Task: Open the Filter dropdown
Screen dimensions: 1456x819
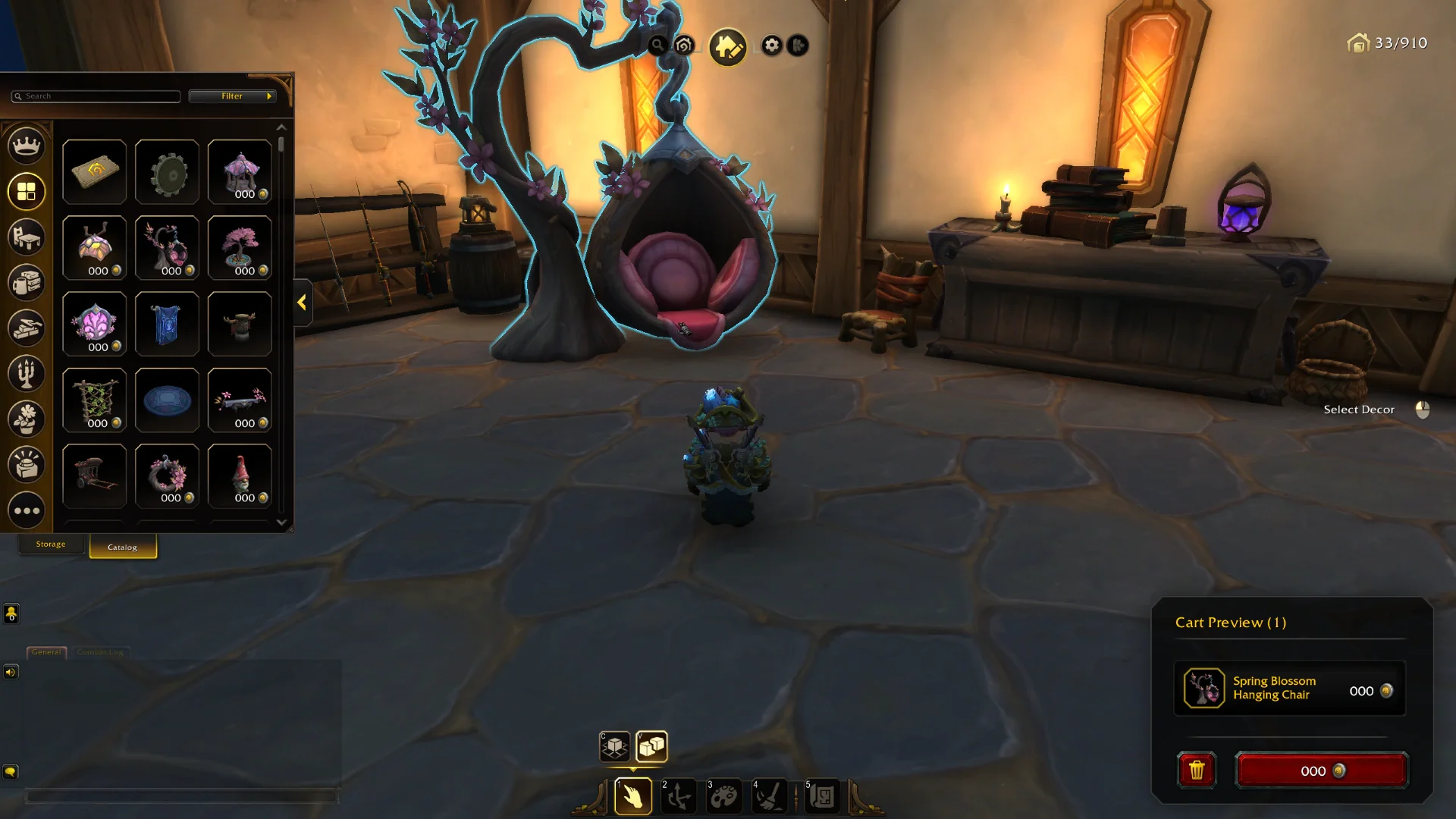Action: [x=233, y=96]
